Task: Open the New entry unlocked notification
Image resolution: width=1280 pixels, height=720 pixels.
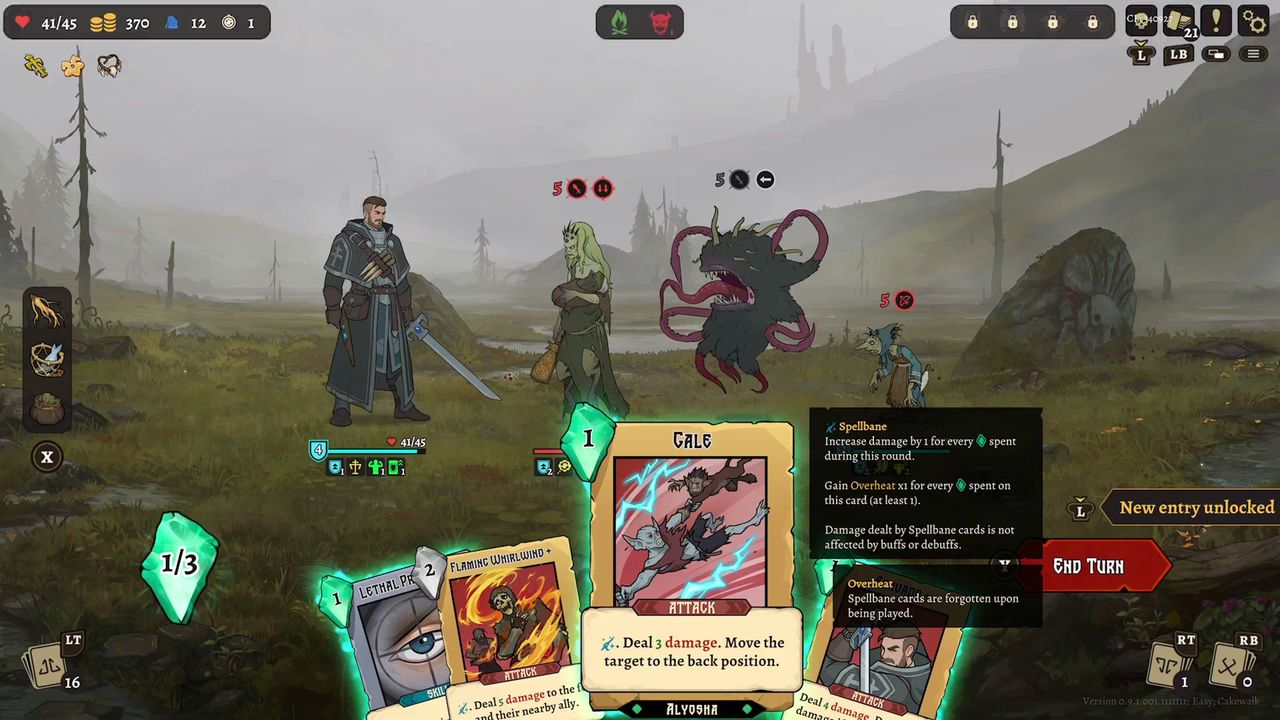Action: point(1196,508)
